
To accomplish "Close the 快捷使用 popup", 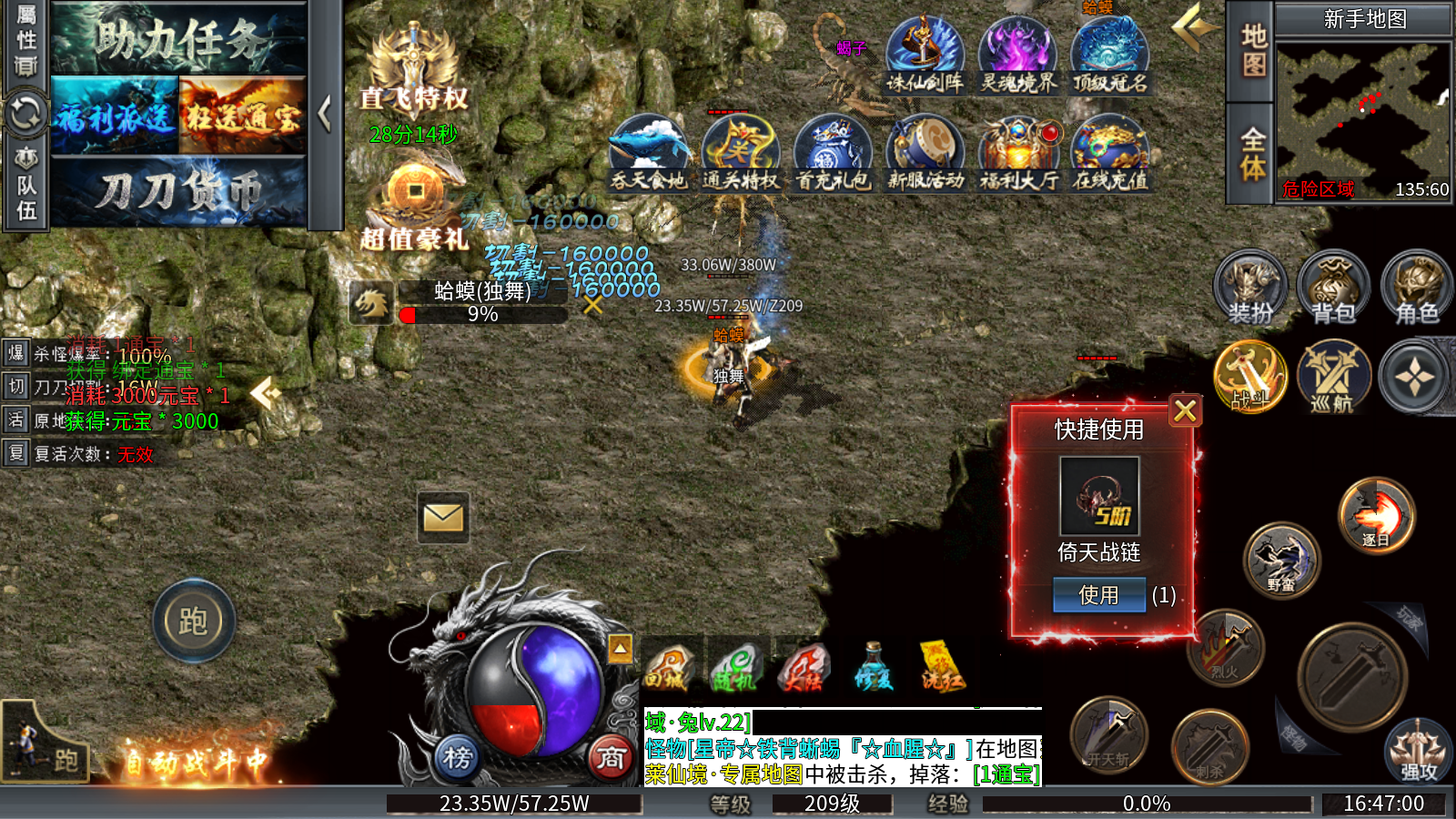I will tap(1185, 411).
